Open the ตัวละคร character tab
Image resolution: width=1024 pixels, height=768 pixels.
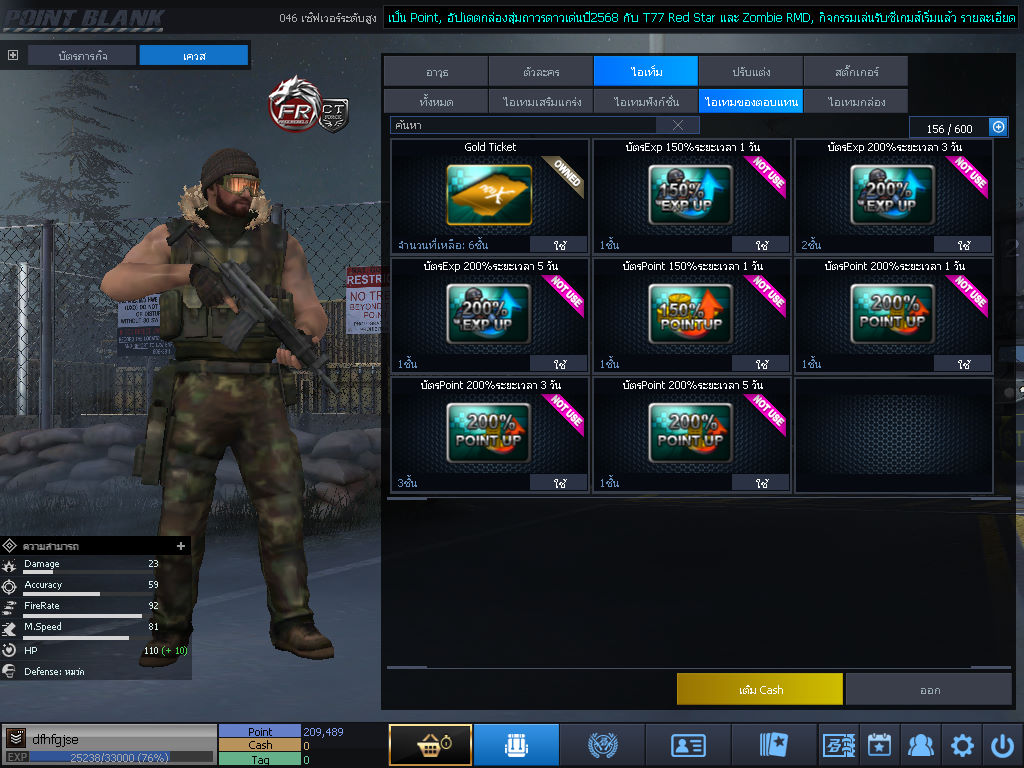(541, 72)
